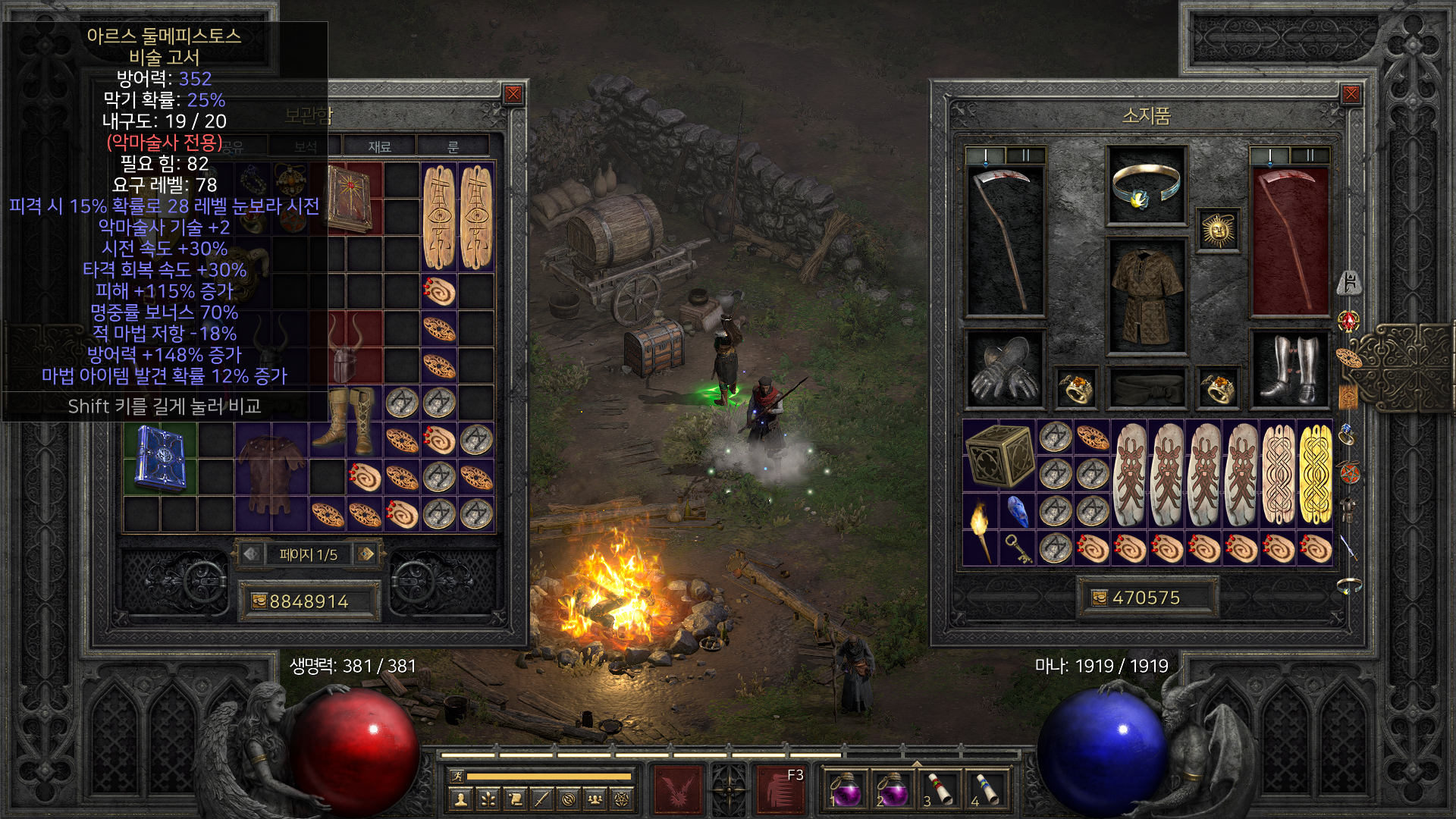The height and width of the screenshot is (819, 1456).
Task: Switch to the 룬 stash tab
Action: point(453,146)
